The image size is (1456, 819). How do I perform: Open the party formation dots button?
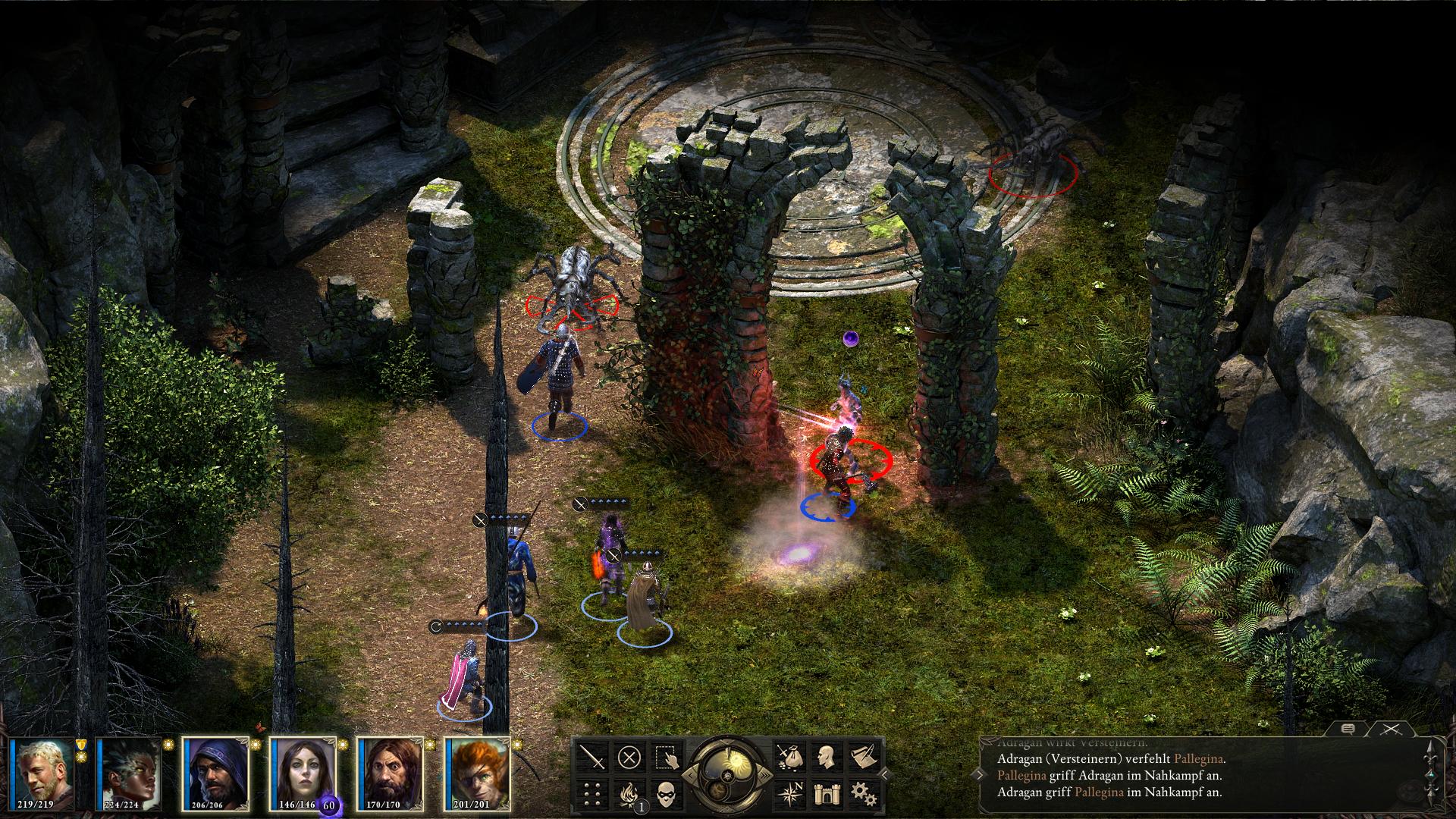591,793
